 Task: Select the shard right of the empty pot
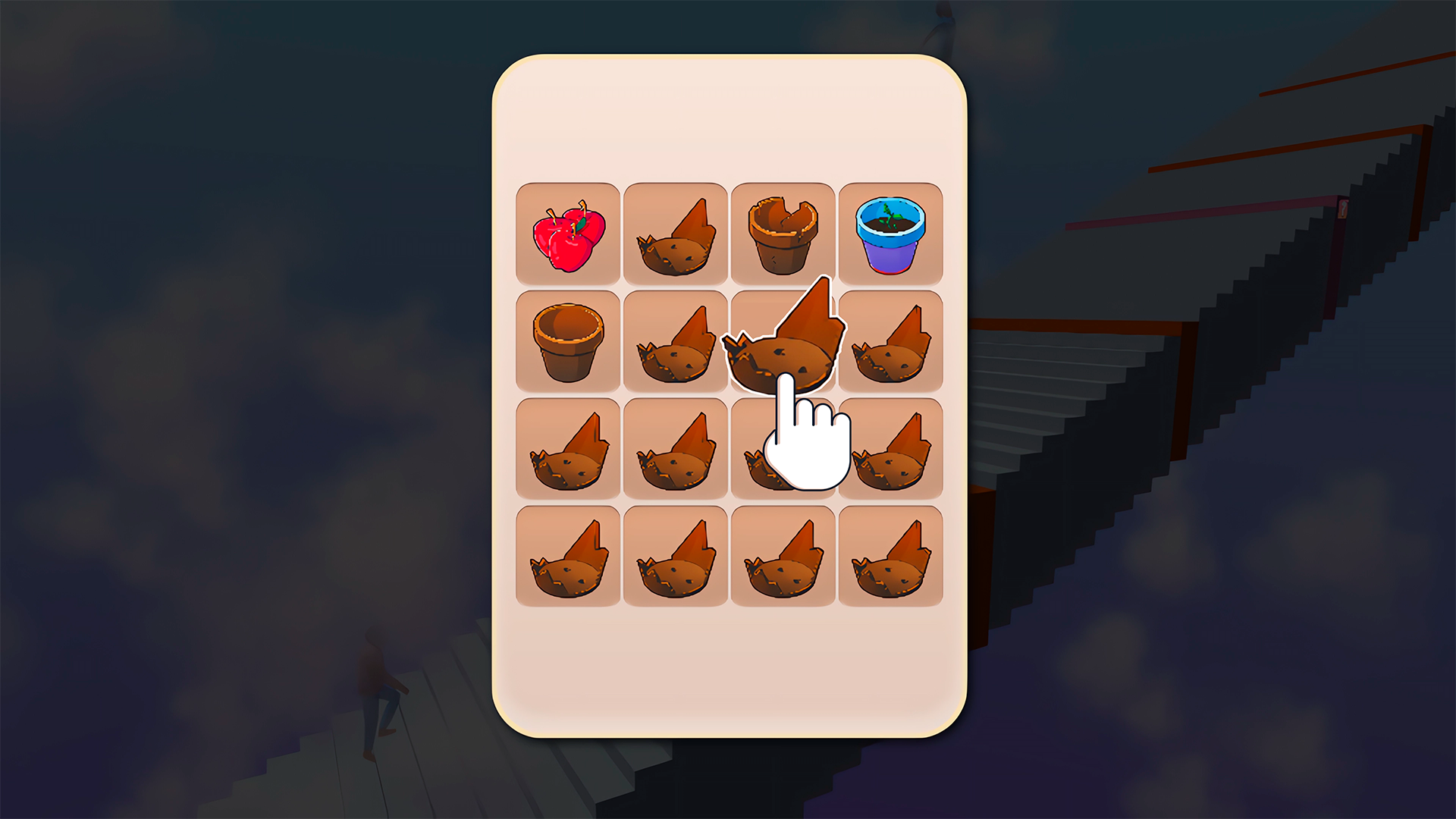coord(675,341)
